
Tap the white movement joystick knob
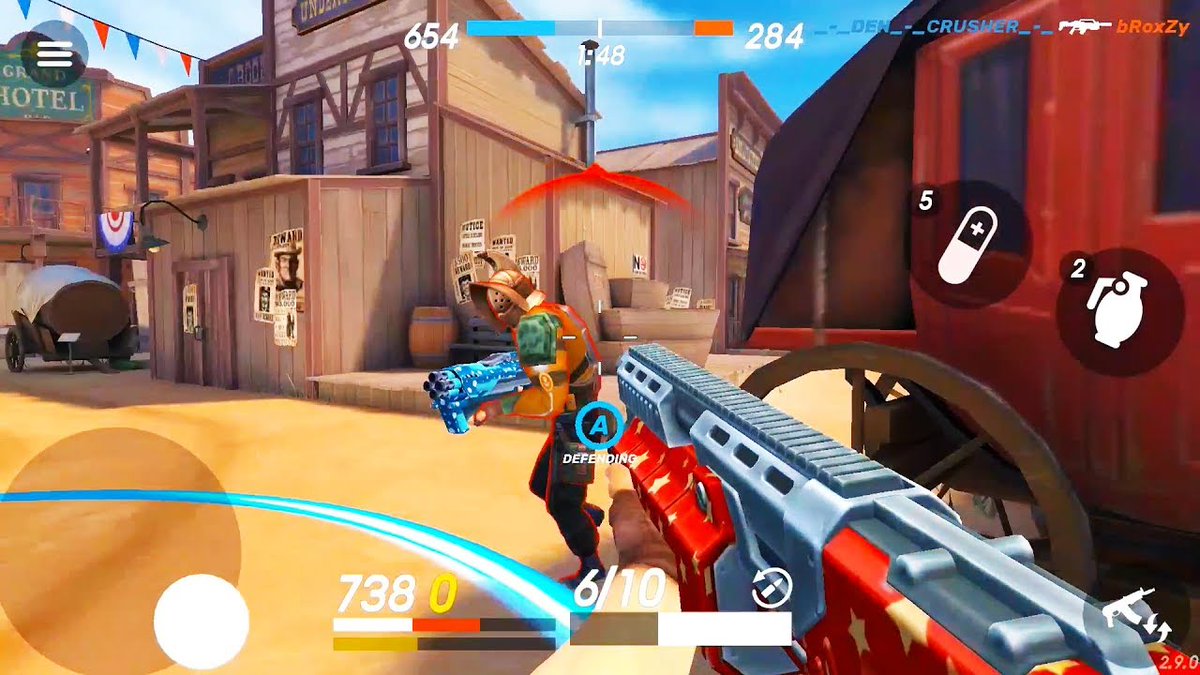201,621
